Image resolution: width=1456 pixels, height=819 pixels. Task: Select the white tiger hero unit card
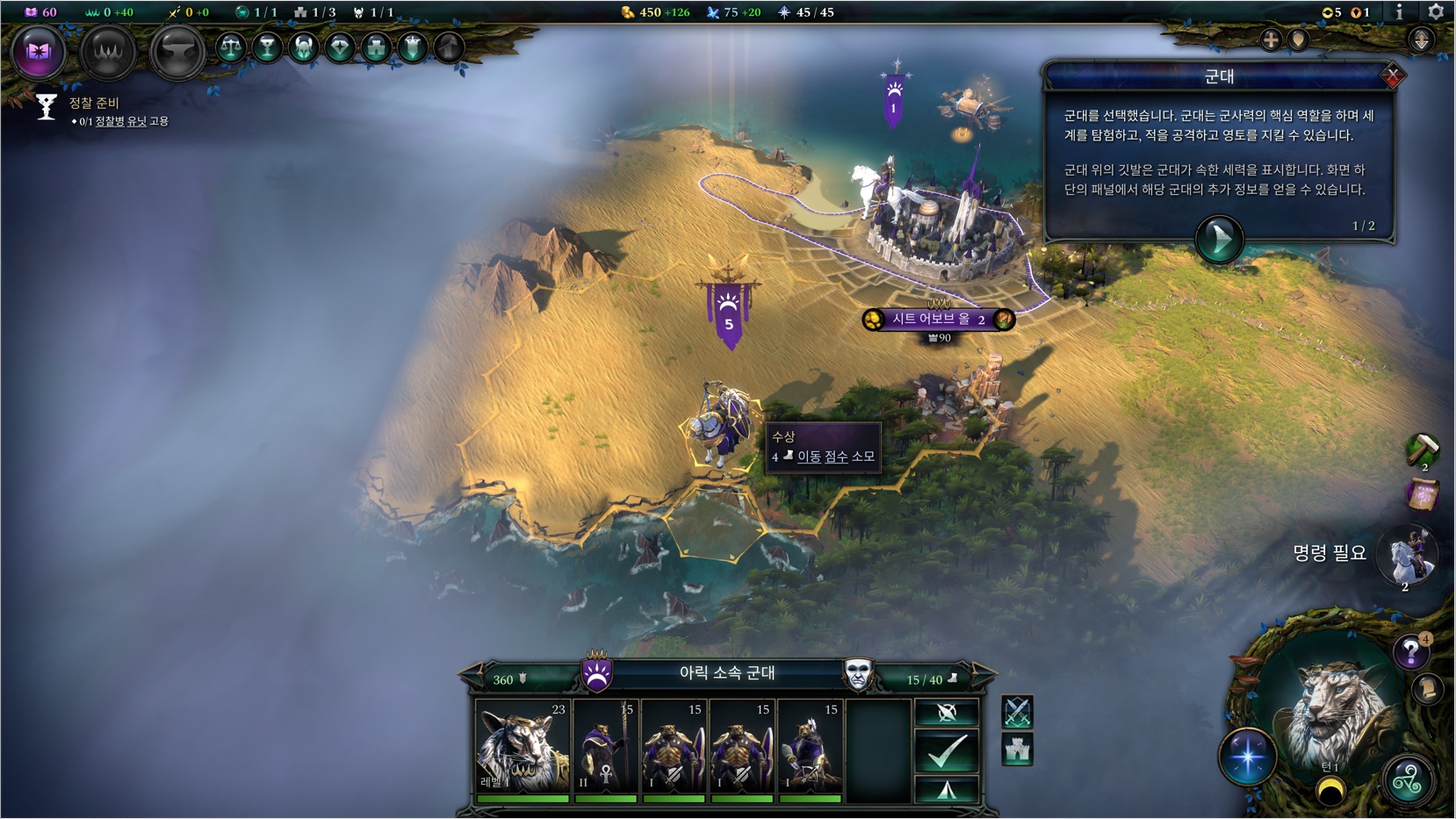click(x=523, y=747)
